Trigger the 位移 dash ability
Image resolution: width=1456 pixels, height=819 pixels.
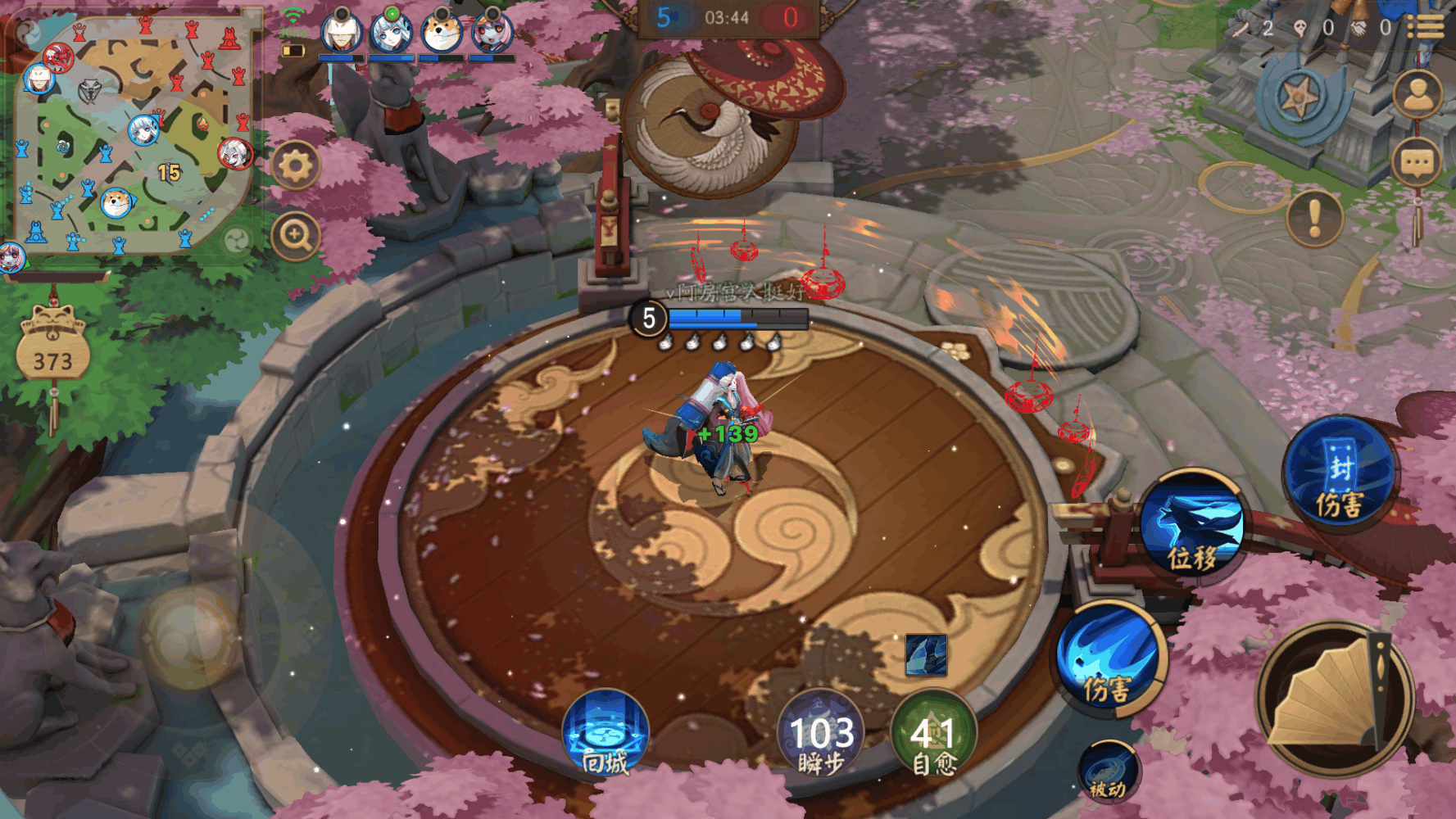(x=1193, y=525)
